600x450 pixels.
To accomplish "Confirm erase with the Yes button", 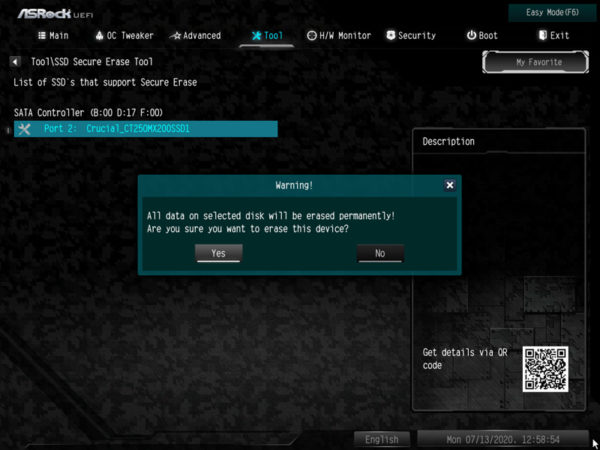I will (x=218, y=253).
